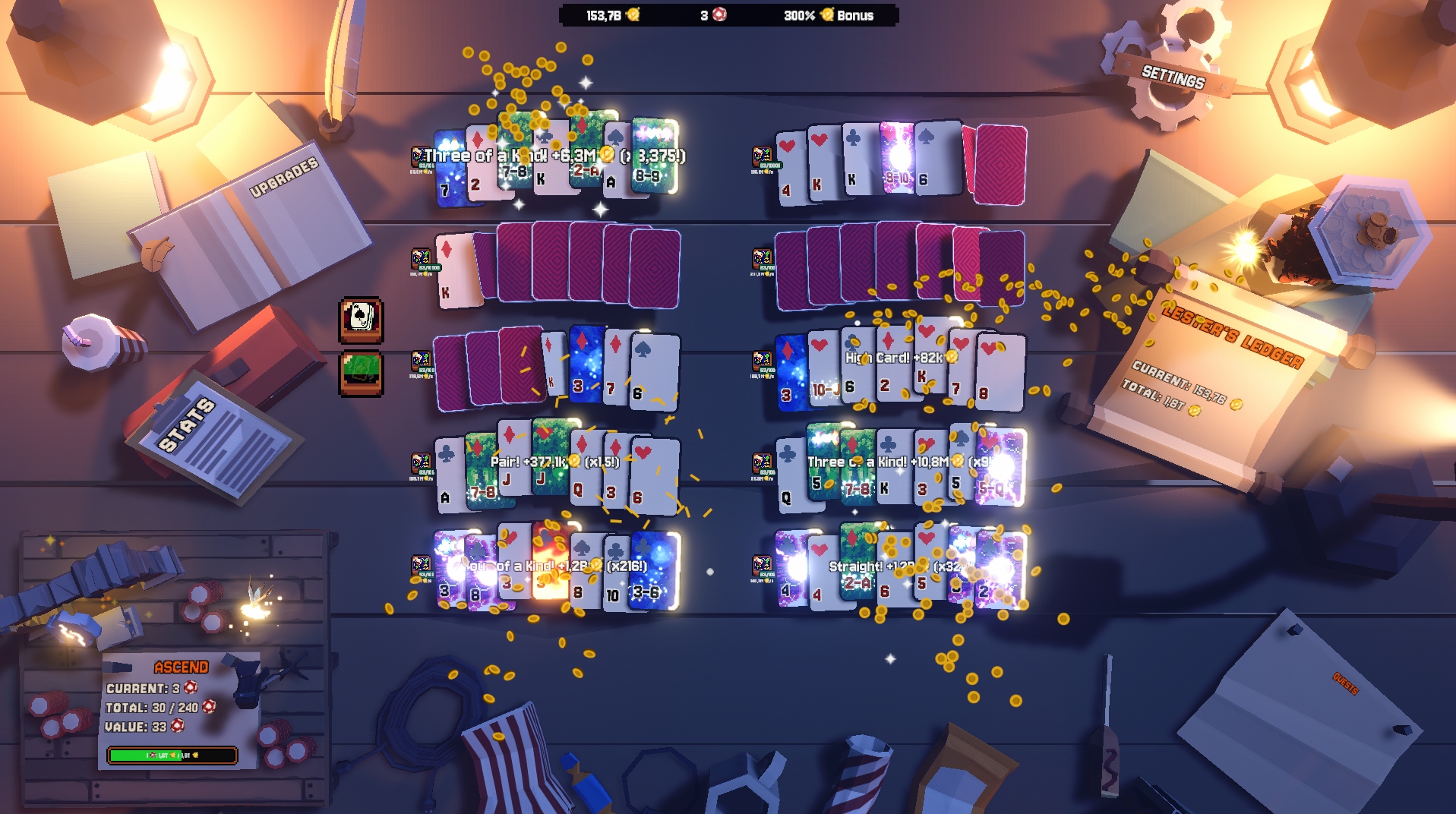This screenshot has width=1456, height=814.
Task: Click the Four of a Kind hand's row icon
Action: click(421, 566)
